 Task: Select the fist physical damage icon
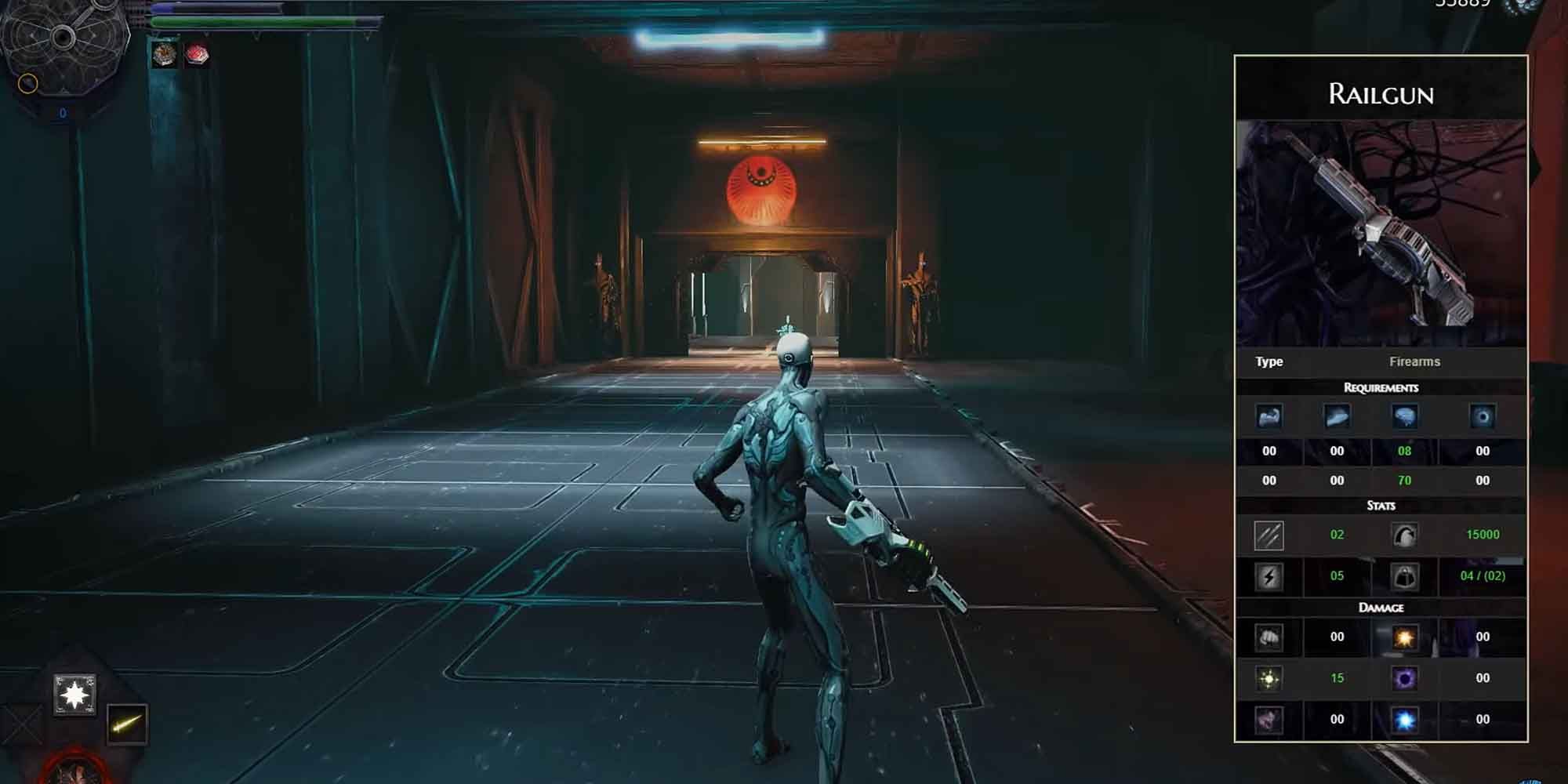(x=1269, y=637)
